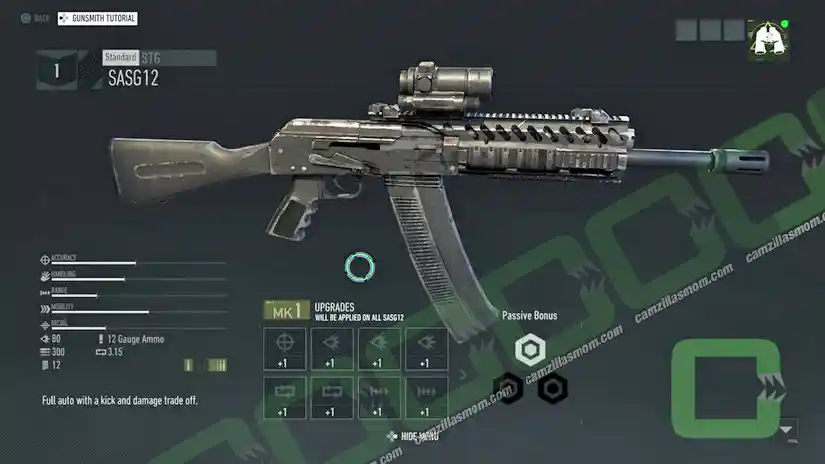This screenshot has height=464, width=825.
Task: Open the binoculars player profile icon
Action: coord(767,41)
